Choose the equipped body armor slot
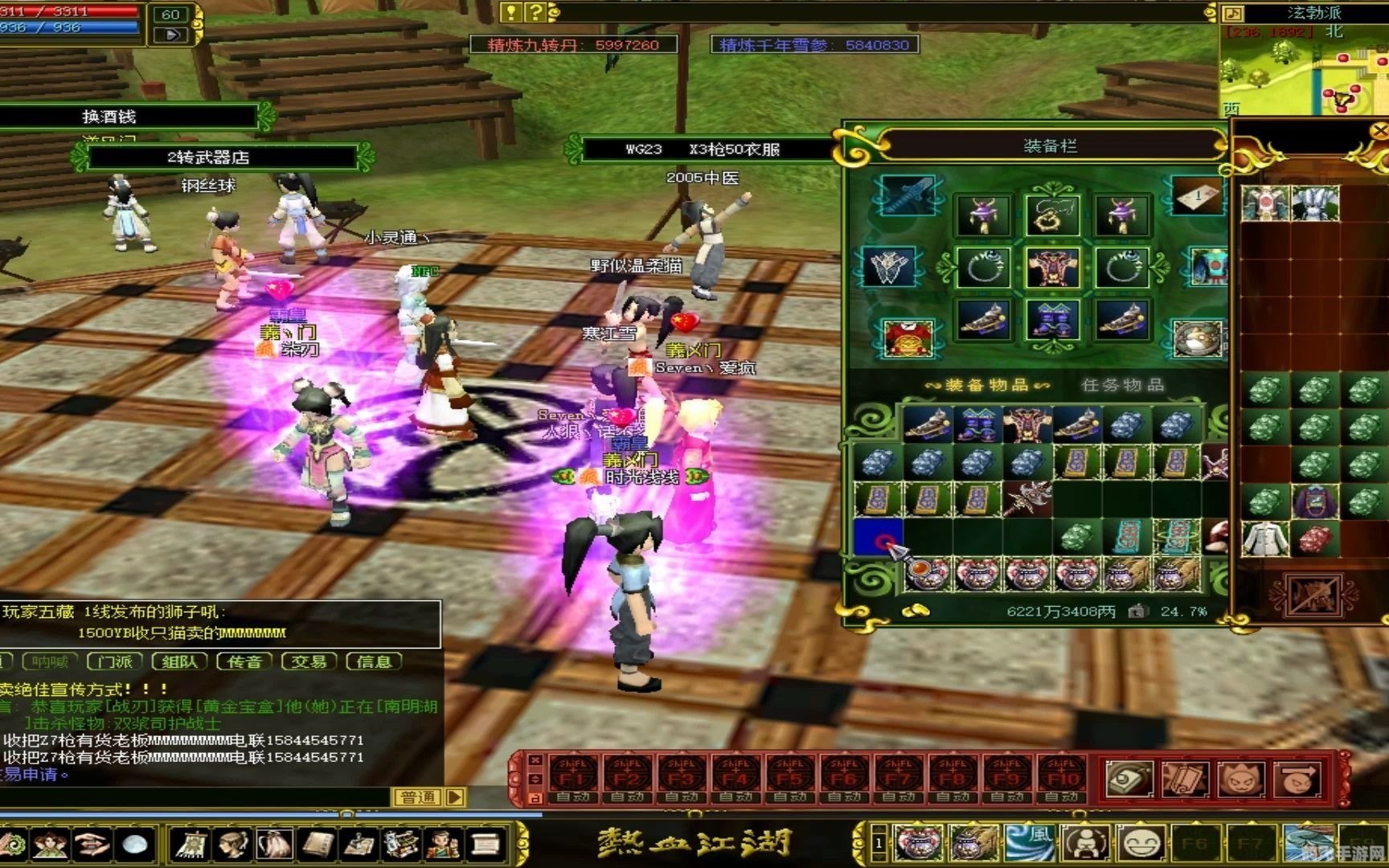 pyautogui.click(x=1051, y=268)
